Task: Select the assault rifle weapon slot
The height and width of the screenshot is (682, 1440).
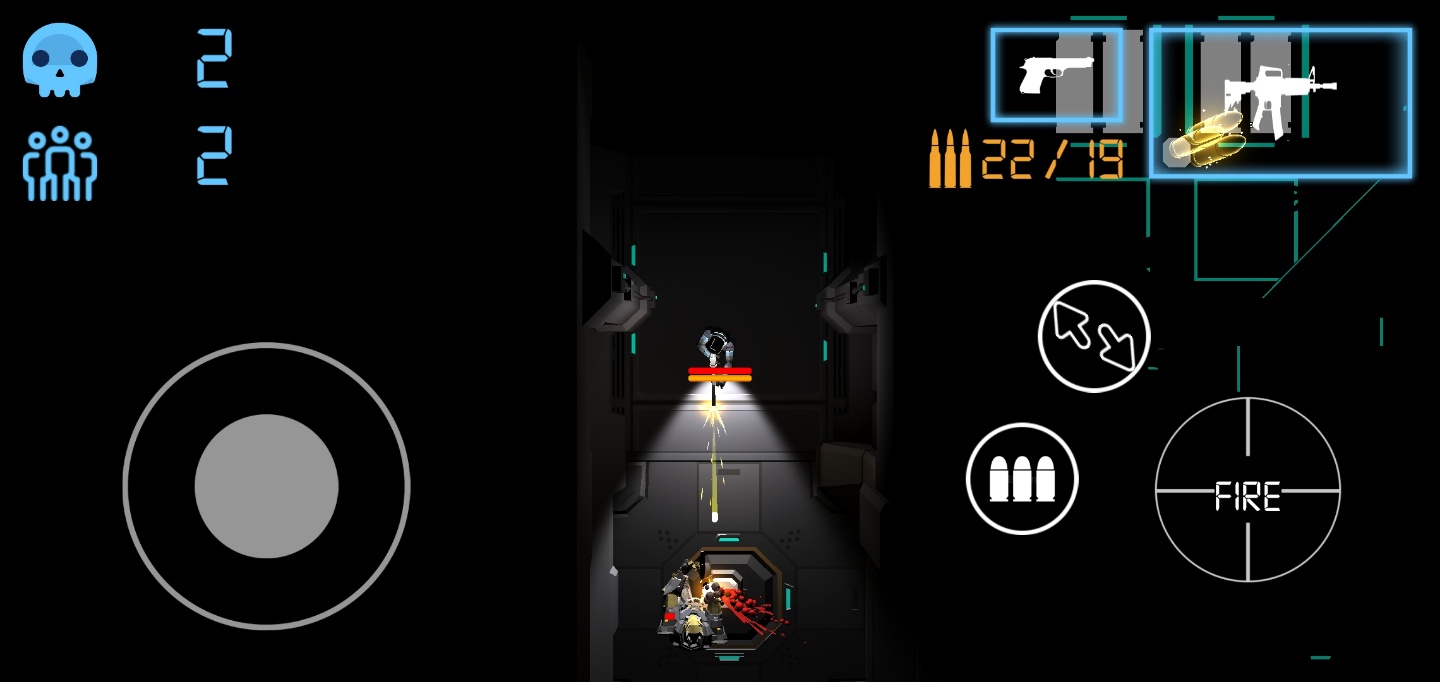Action: tap(1280, 102)
